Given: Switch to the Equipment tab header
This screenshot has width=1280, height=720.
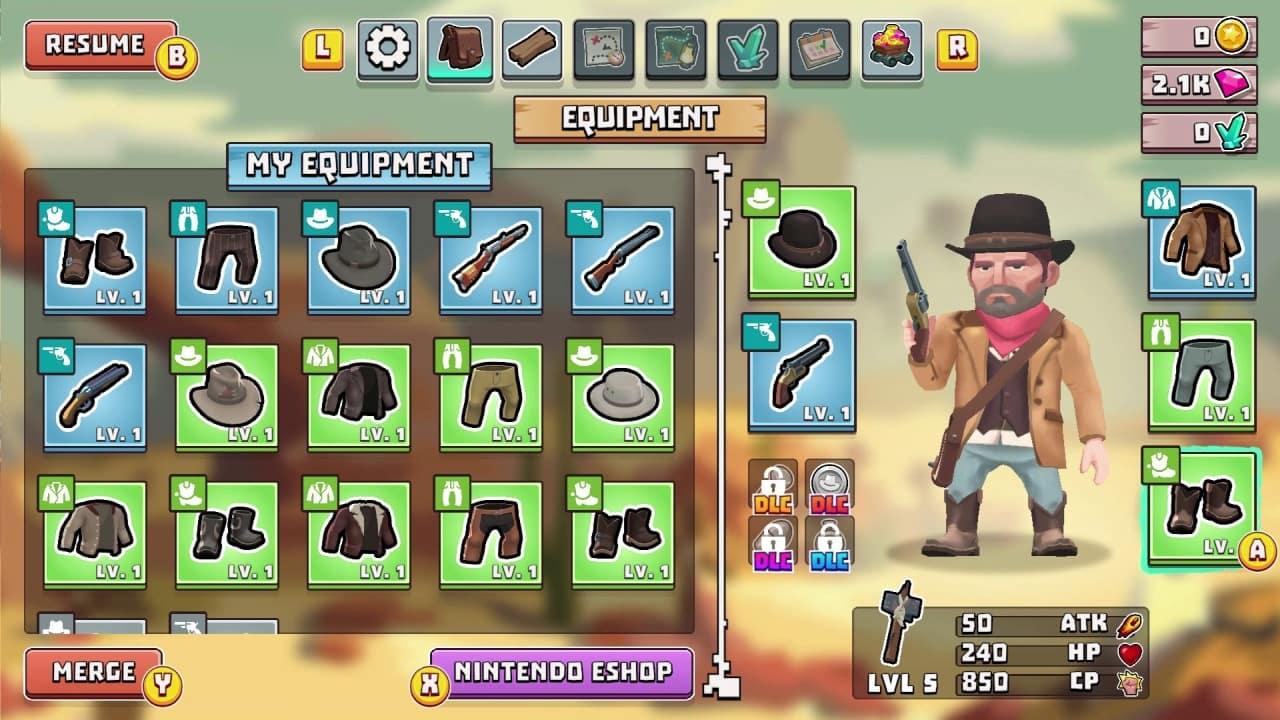Looking at the screenshot, I should [639, 118].
